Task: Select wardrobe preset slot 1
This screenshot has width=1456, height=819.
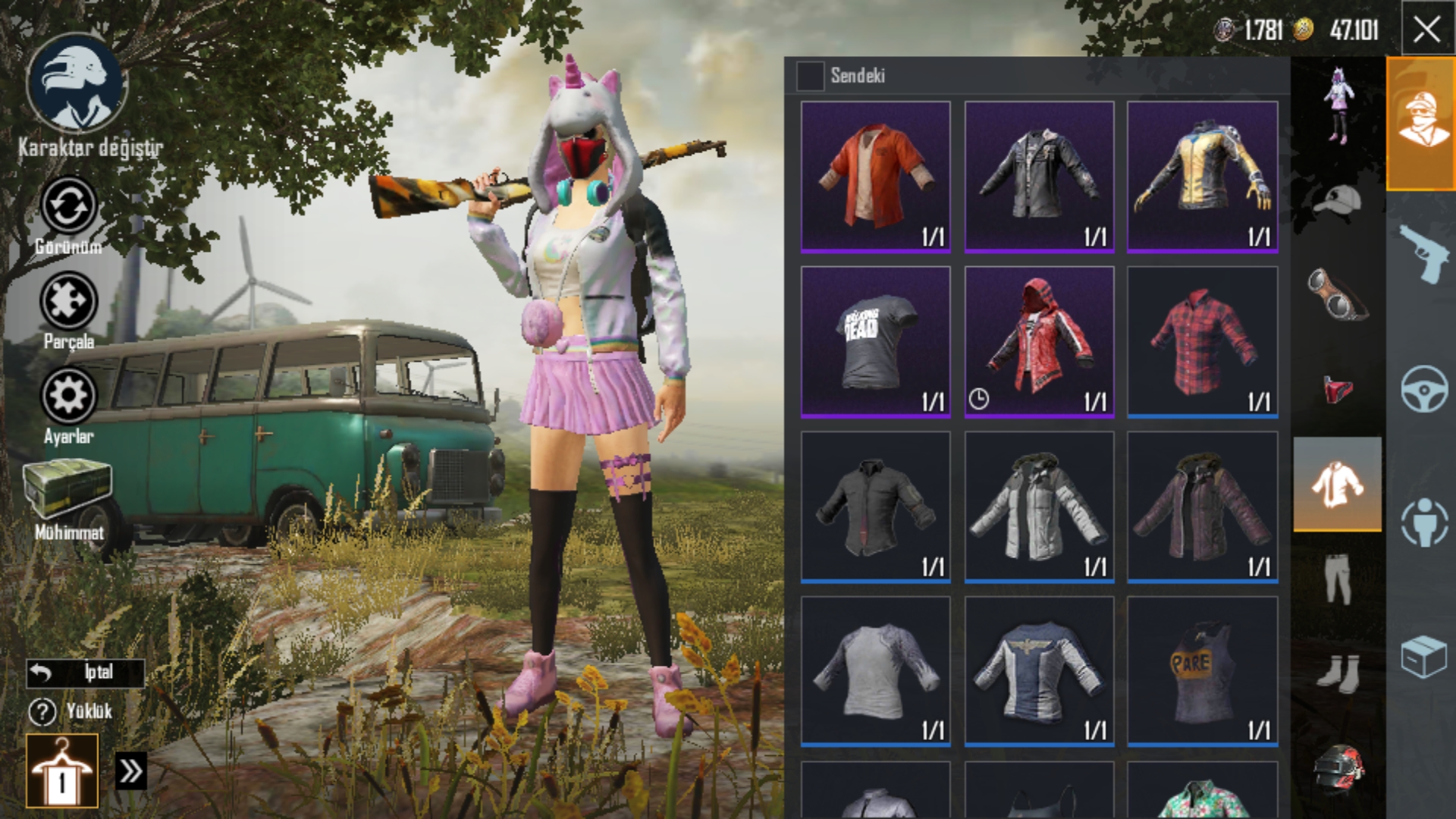Action: point(62,770)
